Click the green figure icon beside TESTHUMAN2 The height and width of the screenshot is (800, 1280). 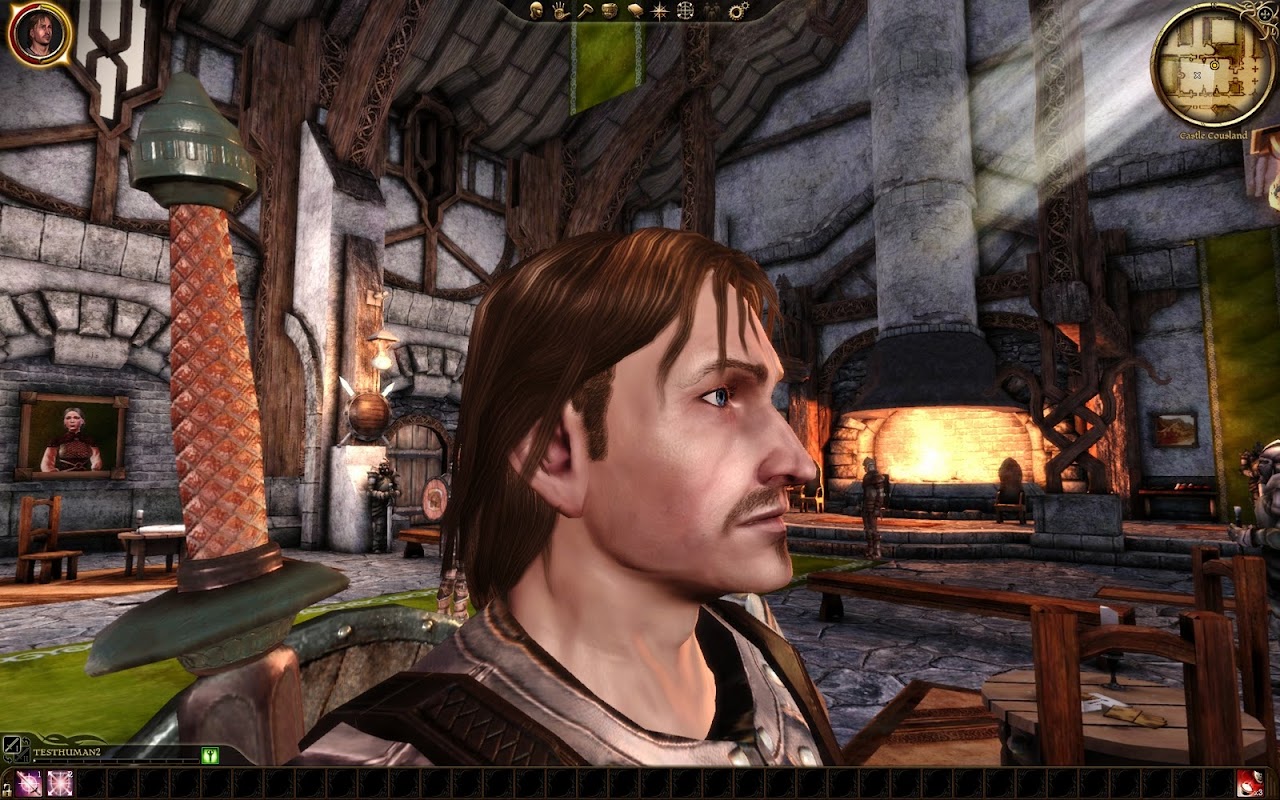[210, 756]
